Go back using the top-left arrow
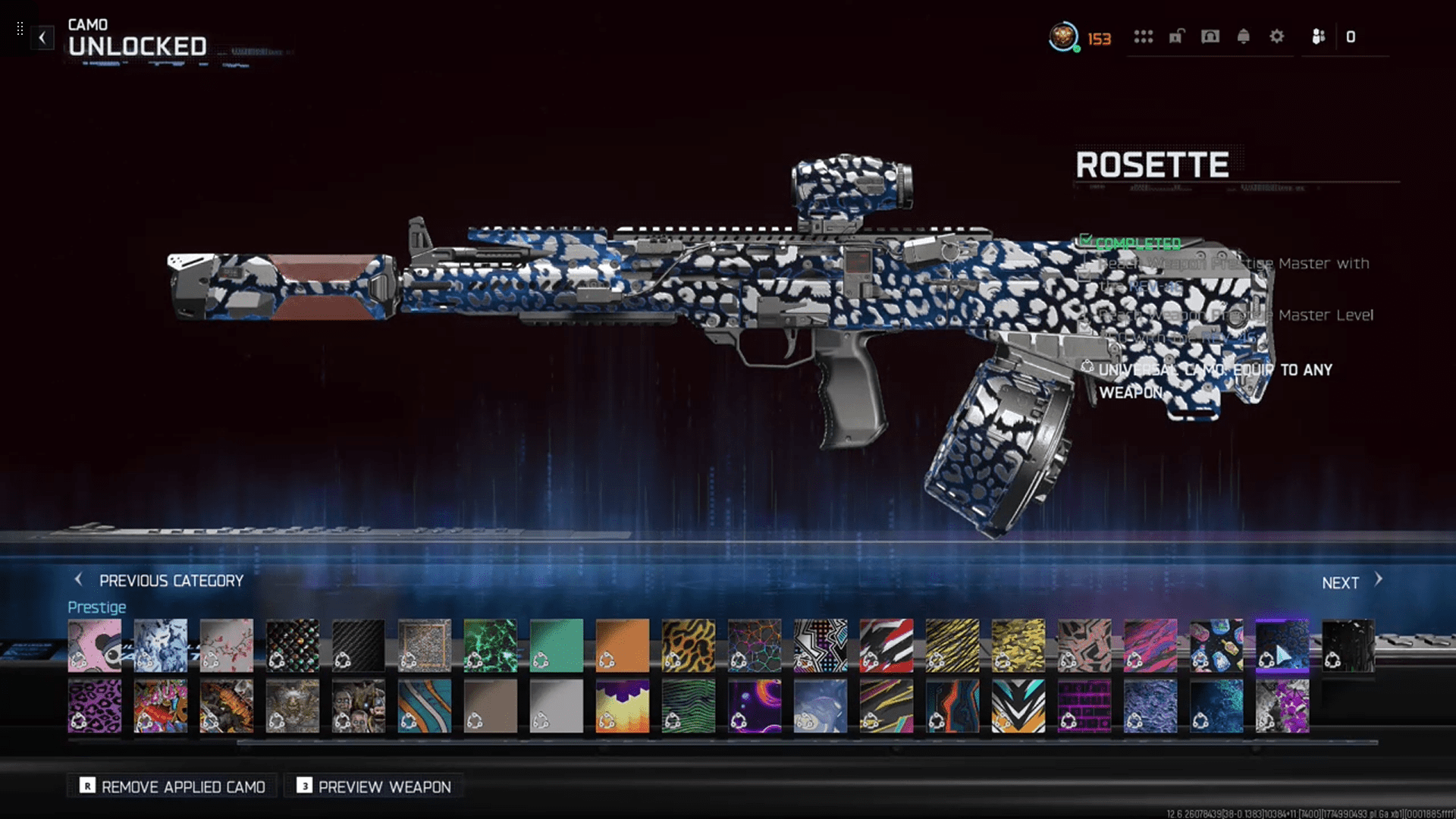This screenshot has width=1456, height=819. (x=42, y=37)
